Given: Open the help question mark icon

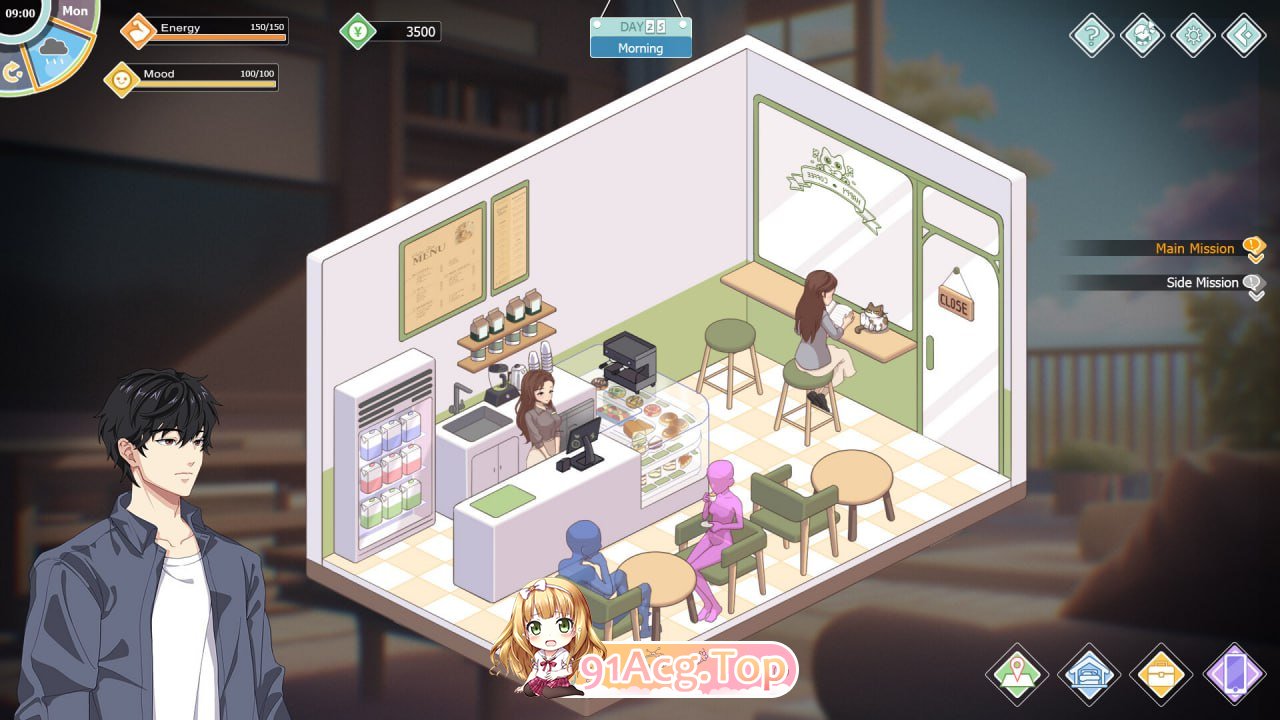Looking at the screenshot, I should point(1092,36).
